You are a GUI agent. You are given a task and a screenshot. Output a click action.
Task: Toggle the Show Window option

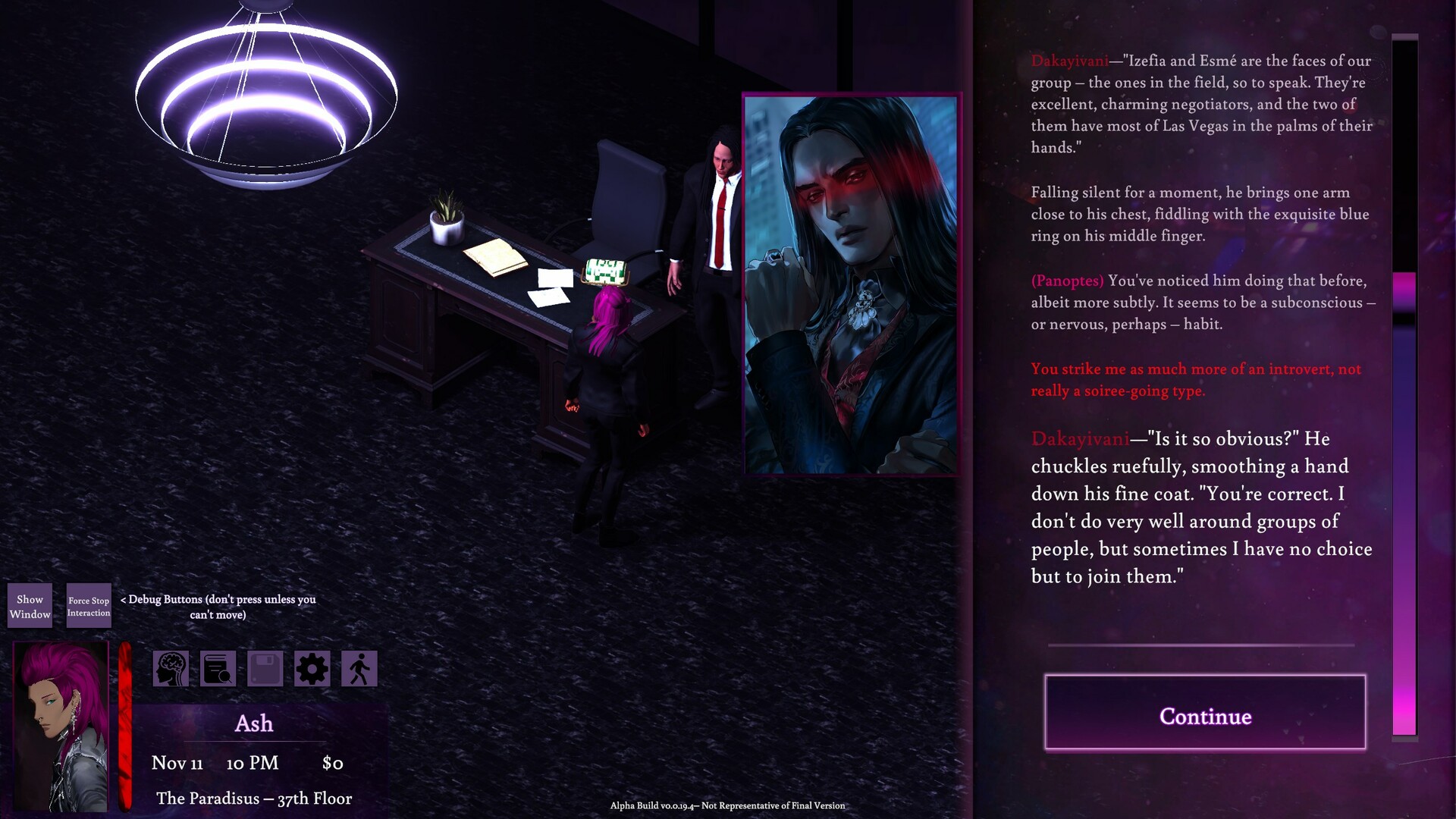(x=30, y=605)
